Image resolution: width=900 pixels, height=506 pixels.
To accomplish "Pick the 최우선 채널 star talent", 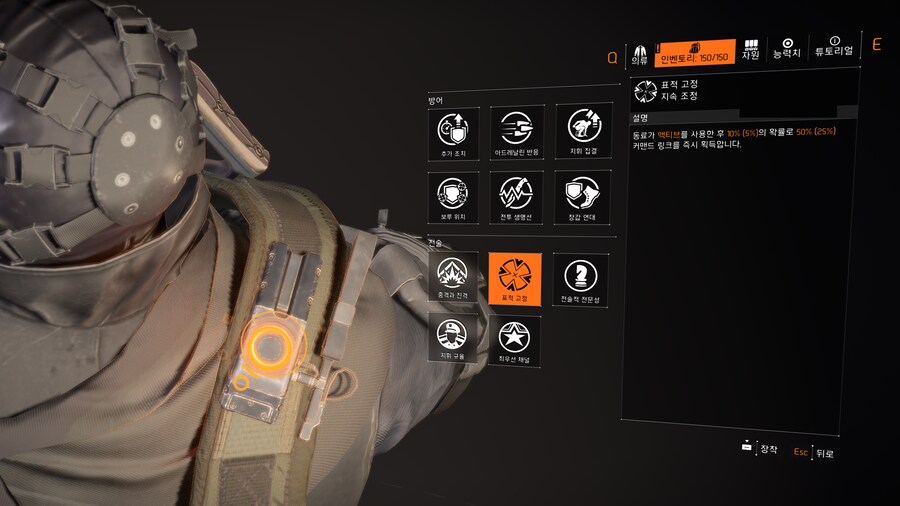I will point(516,338).
